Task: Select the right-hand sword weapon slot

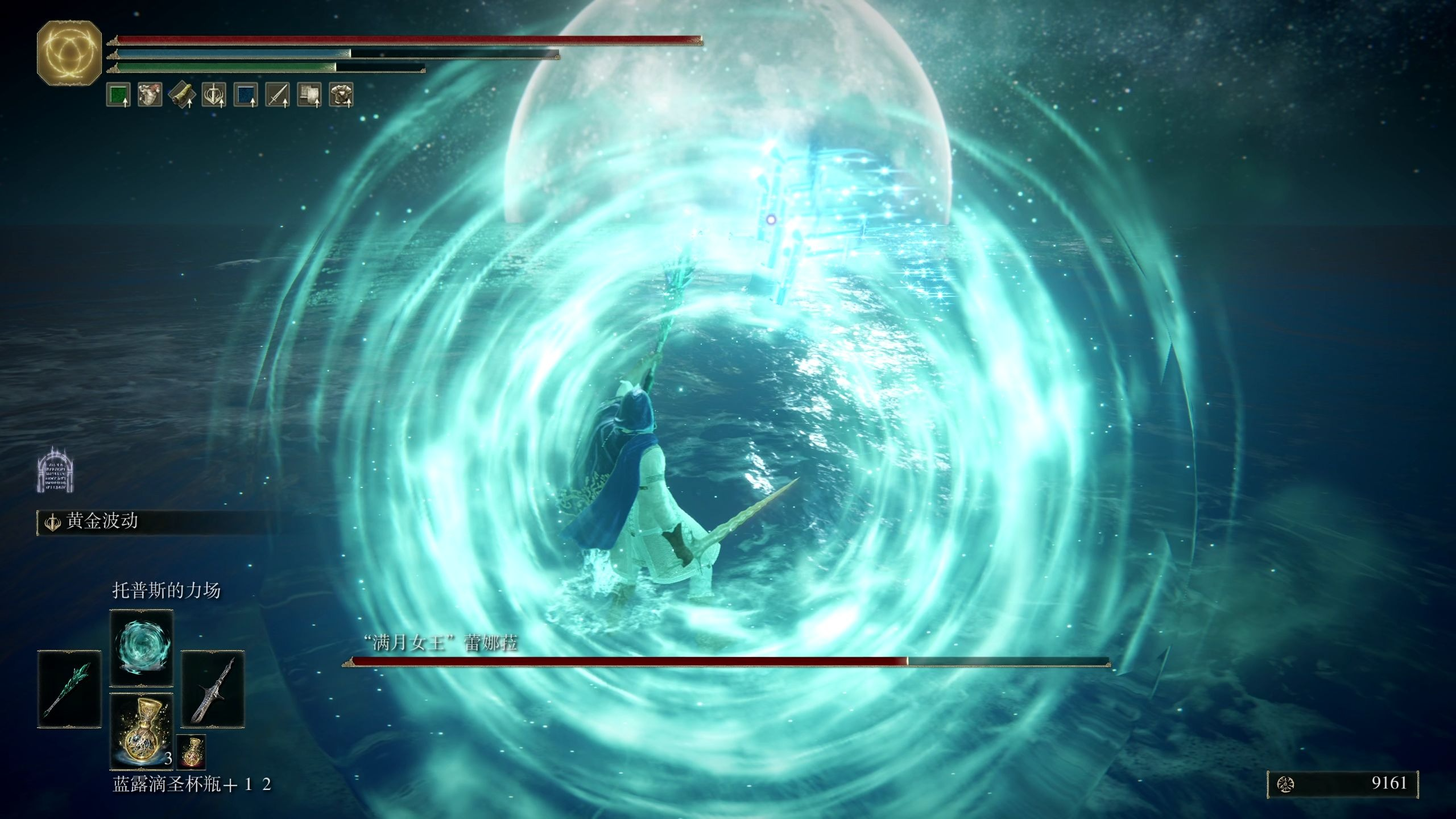Action: pyautogui.click(x=213, y=689)
